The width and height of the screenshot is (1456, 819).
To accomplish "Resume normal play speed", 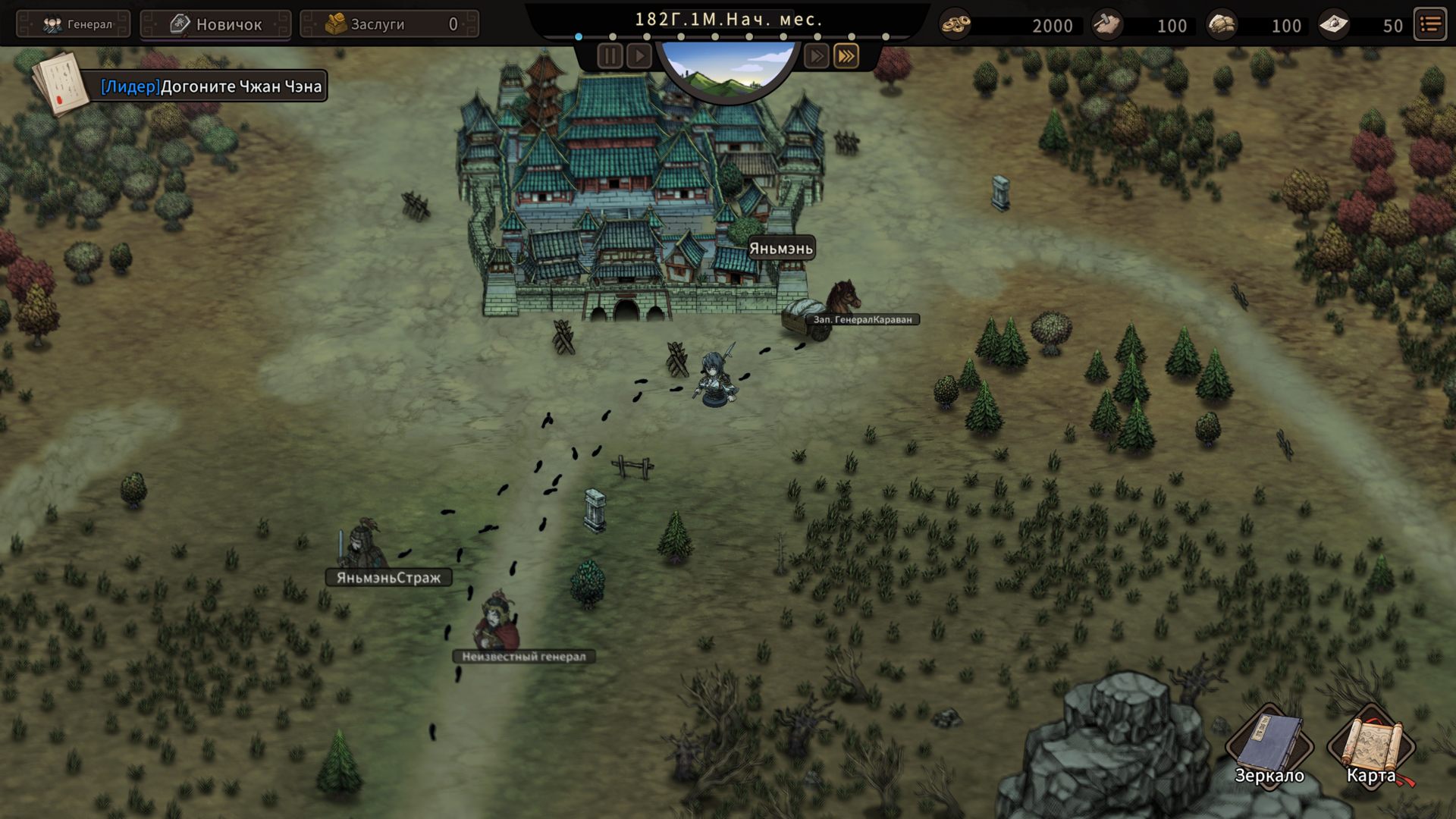I will point(639,56).
